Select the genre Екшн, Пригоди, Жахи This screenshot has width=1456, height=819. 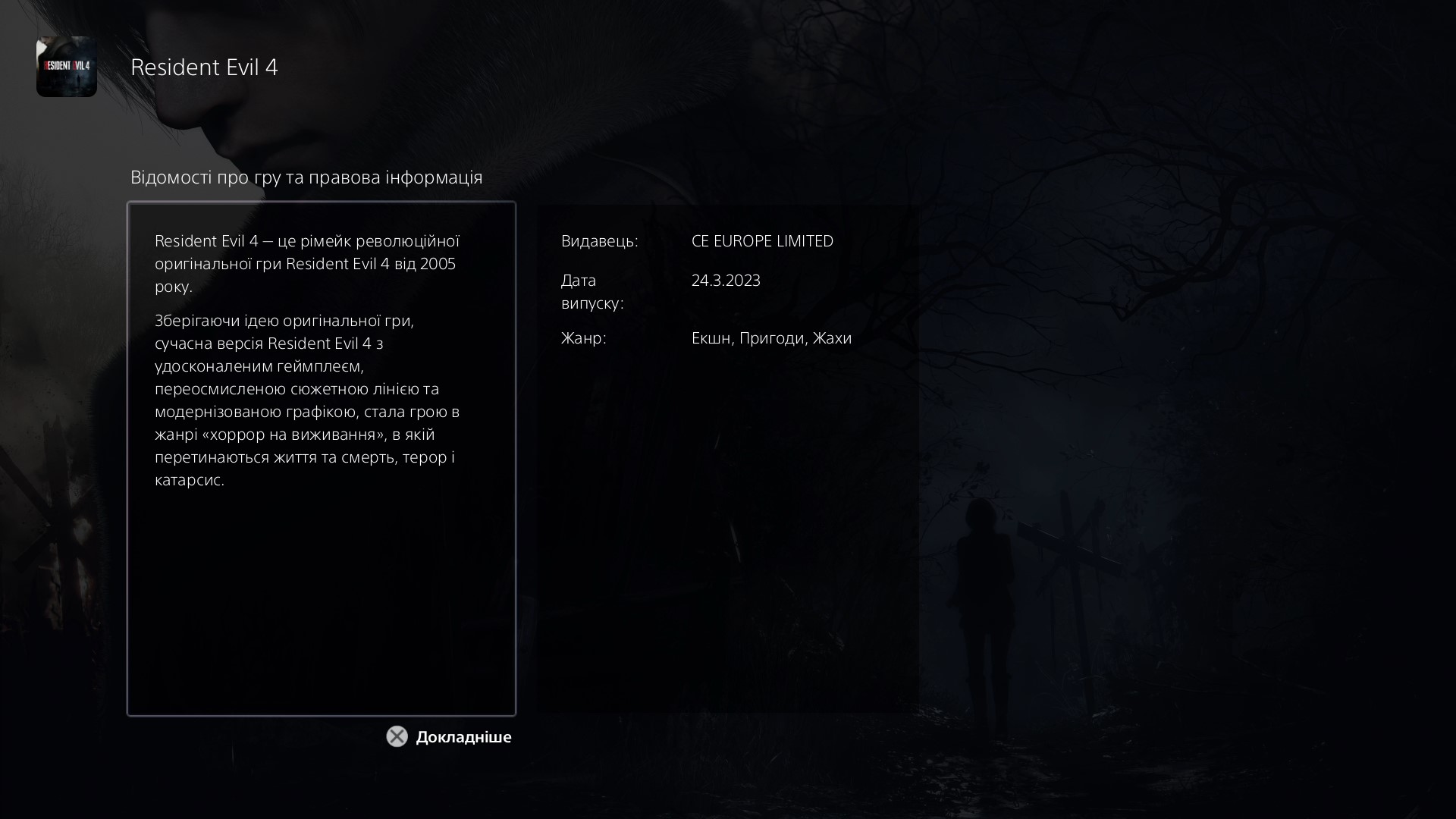point(771,338)
